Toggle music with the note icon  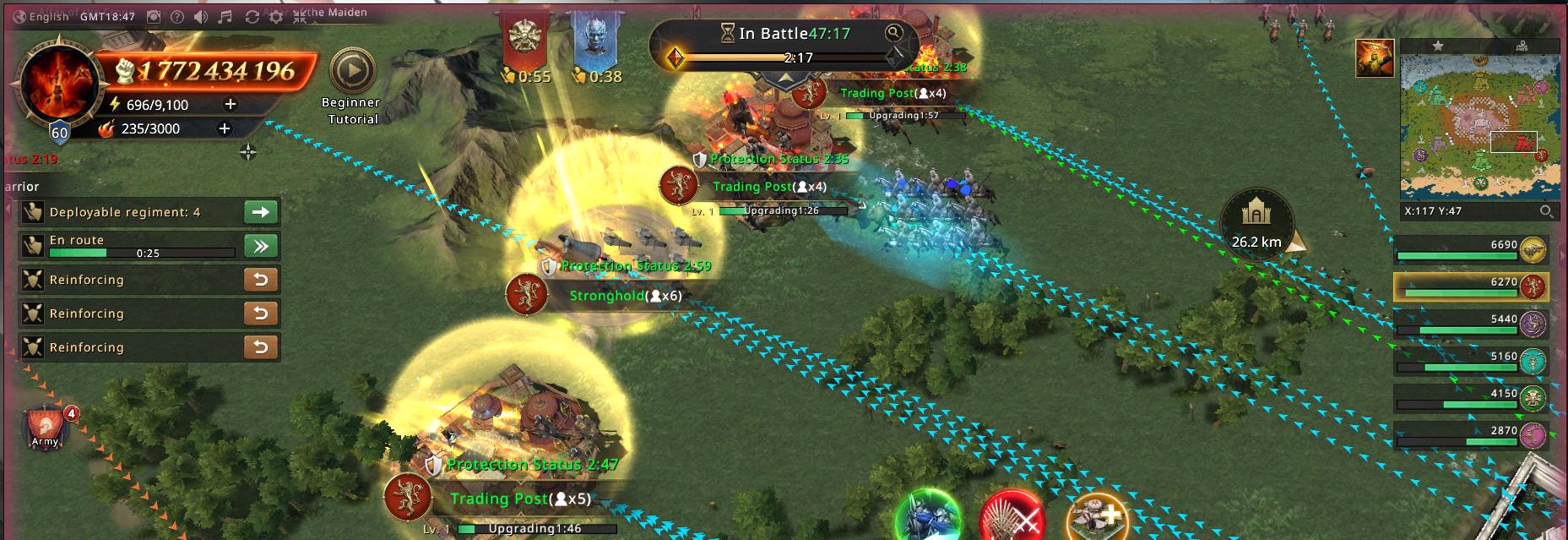pos(225,17)
